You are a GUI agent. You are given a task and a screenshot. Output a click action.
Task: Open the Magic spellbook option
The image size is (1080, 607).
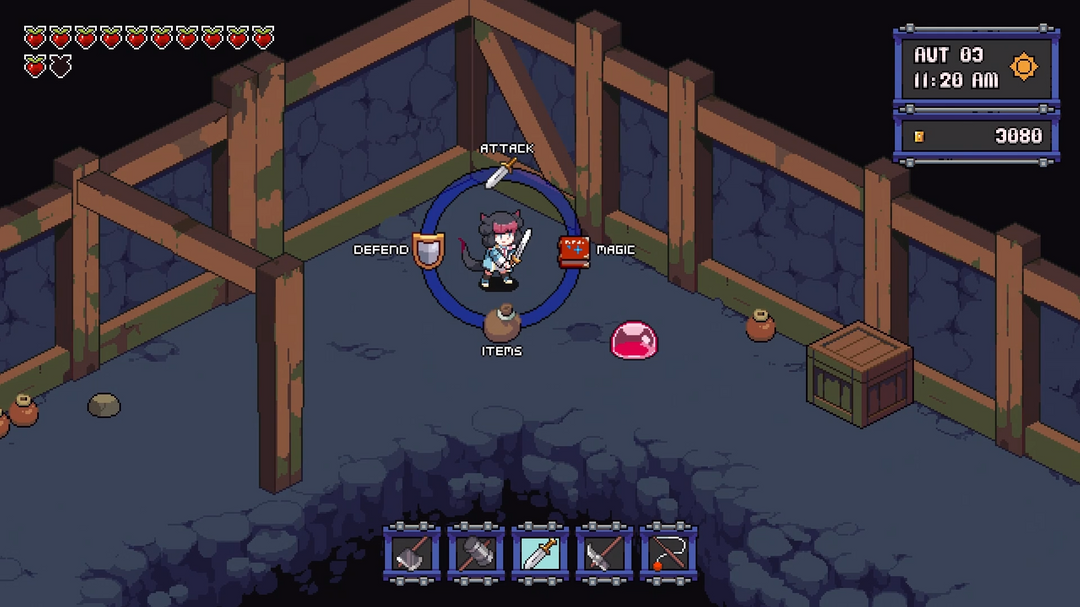573,251
